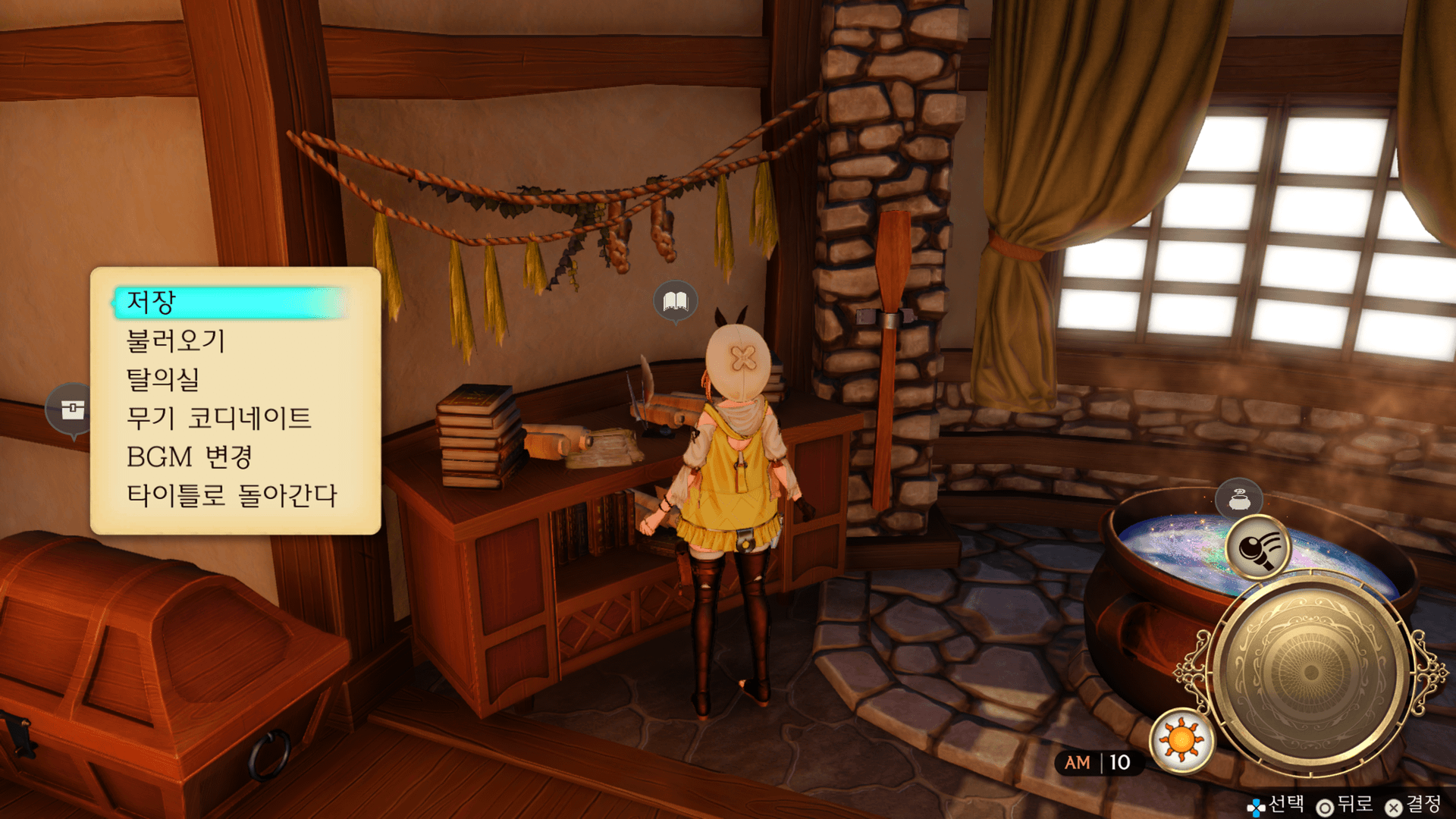1456x819 pixels.
Task: Click the sun daytime icon
Action: pos(1181,739)
